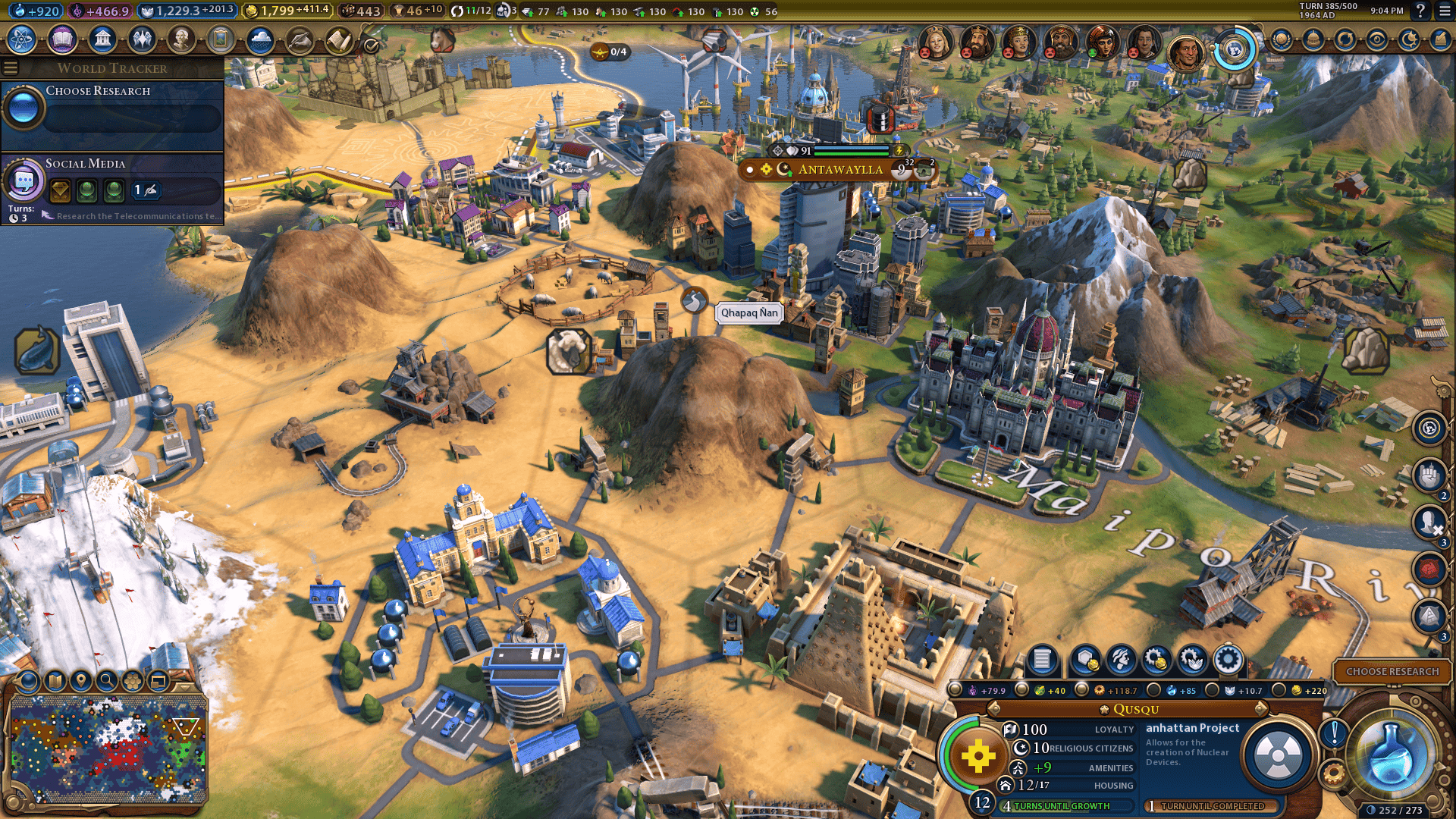Click the happy female leader portrait
Viewport: 1456px width, 819px height.
[1101, 42]
